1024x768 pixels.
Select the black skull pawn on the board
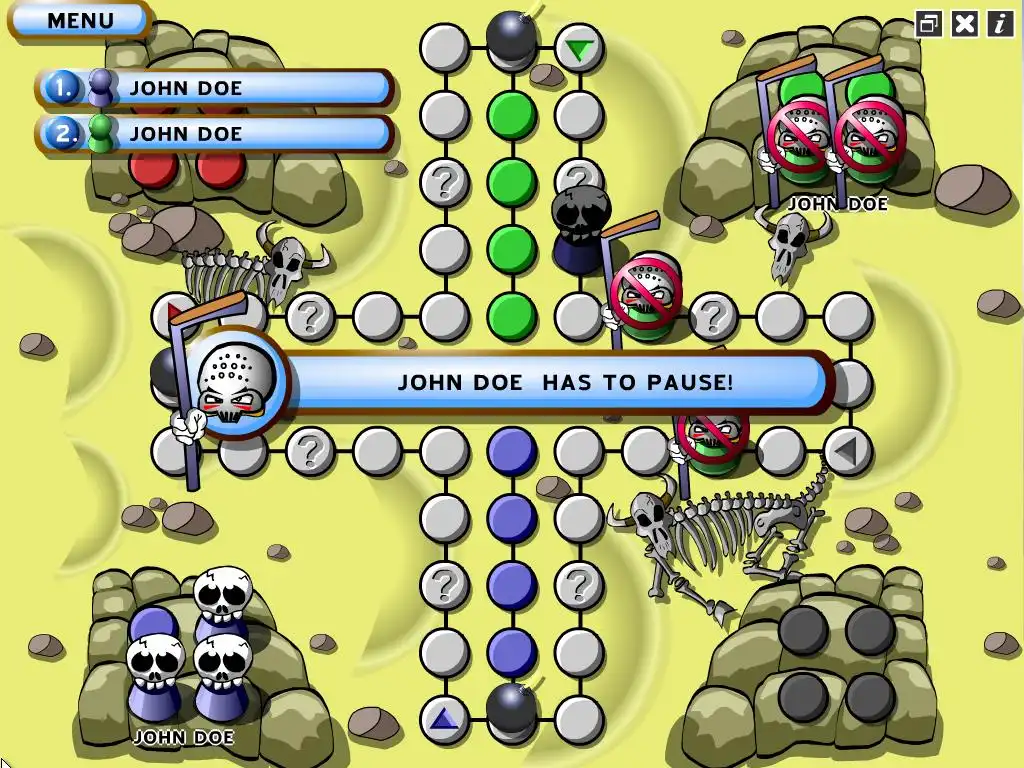coord(580,230)
